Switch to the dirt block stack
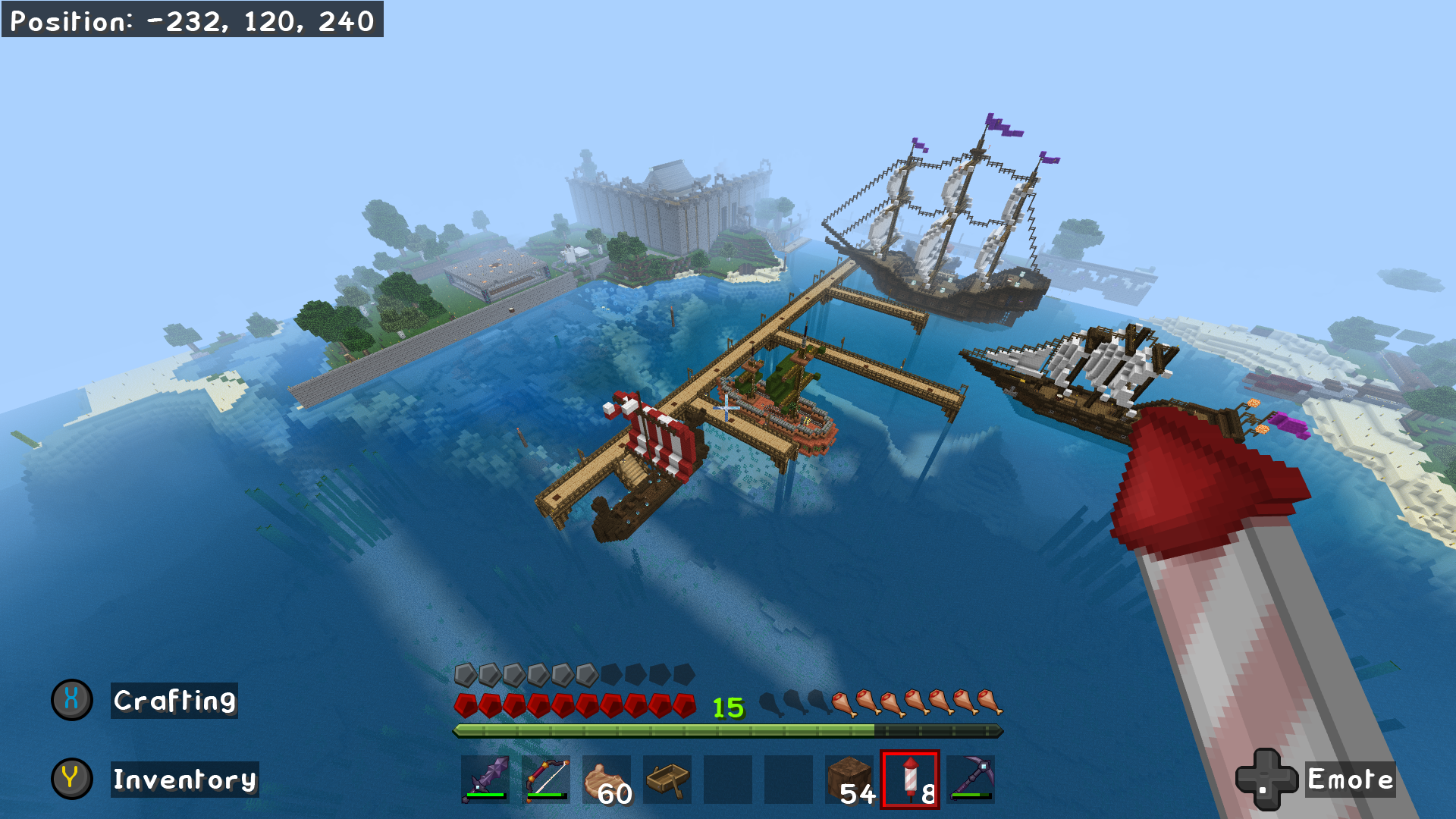The image size is (1456, 819). [849, 779]
